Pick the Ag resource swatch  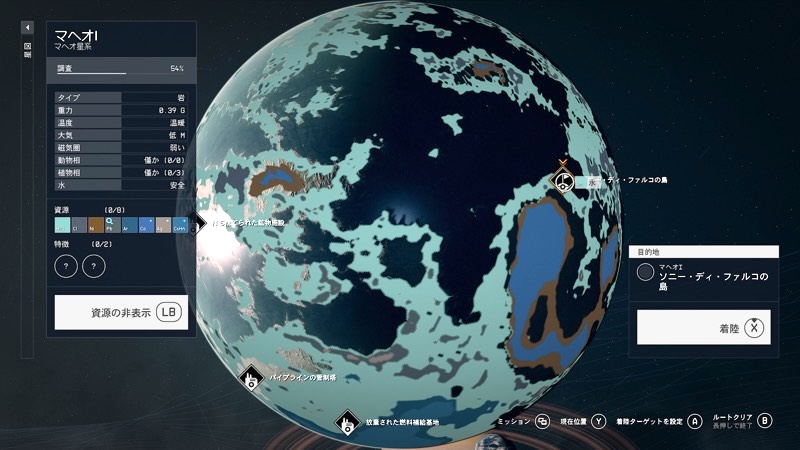coord(163,225)
